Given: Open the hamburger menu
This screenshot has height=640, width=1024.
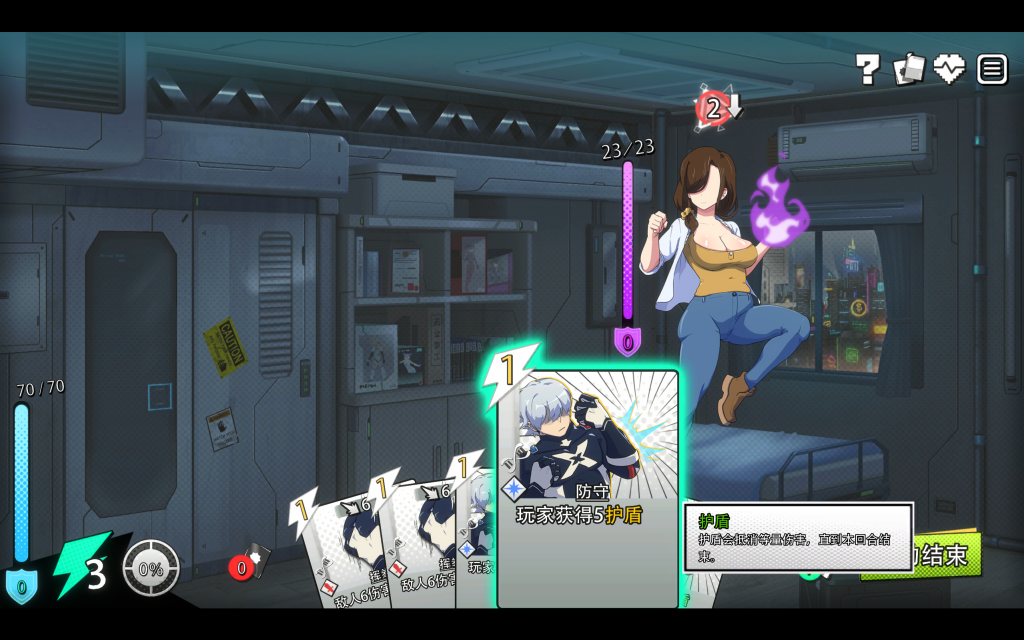Looking at the screenshot, I should pyautogui.click(x=992, y=69).
